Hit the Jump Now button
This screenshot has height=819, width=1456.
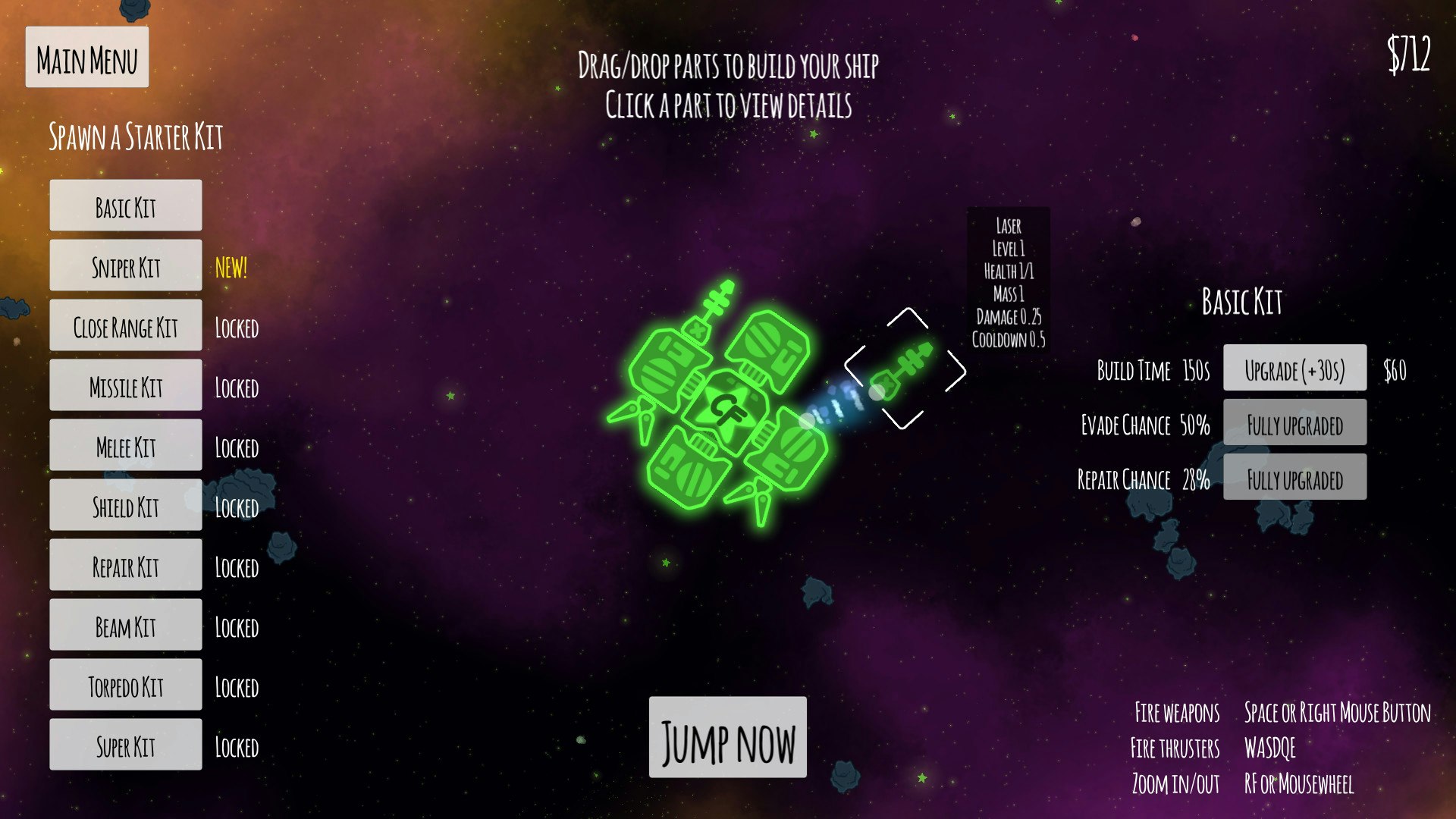click(727, 738)
